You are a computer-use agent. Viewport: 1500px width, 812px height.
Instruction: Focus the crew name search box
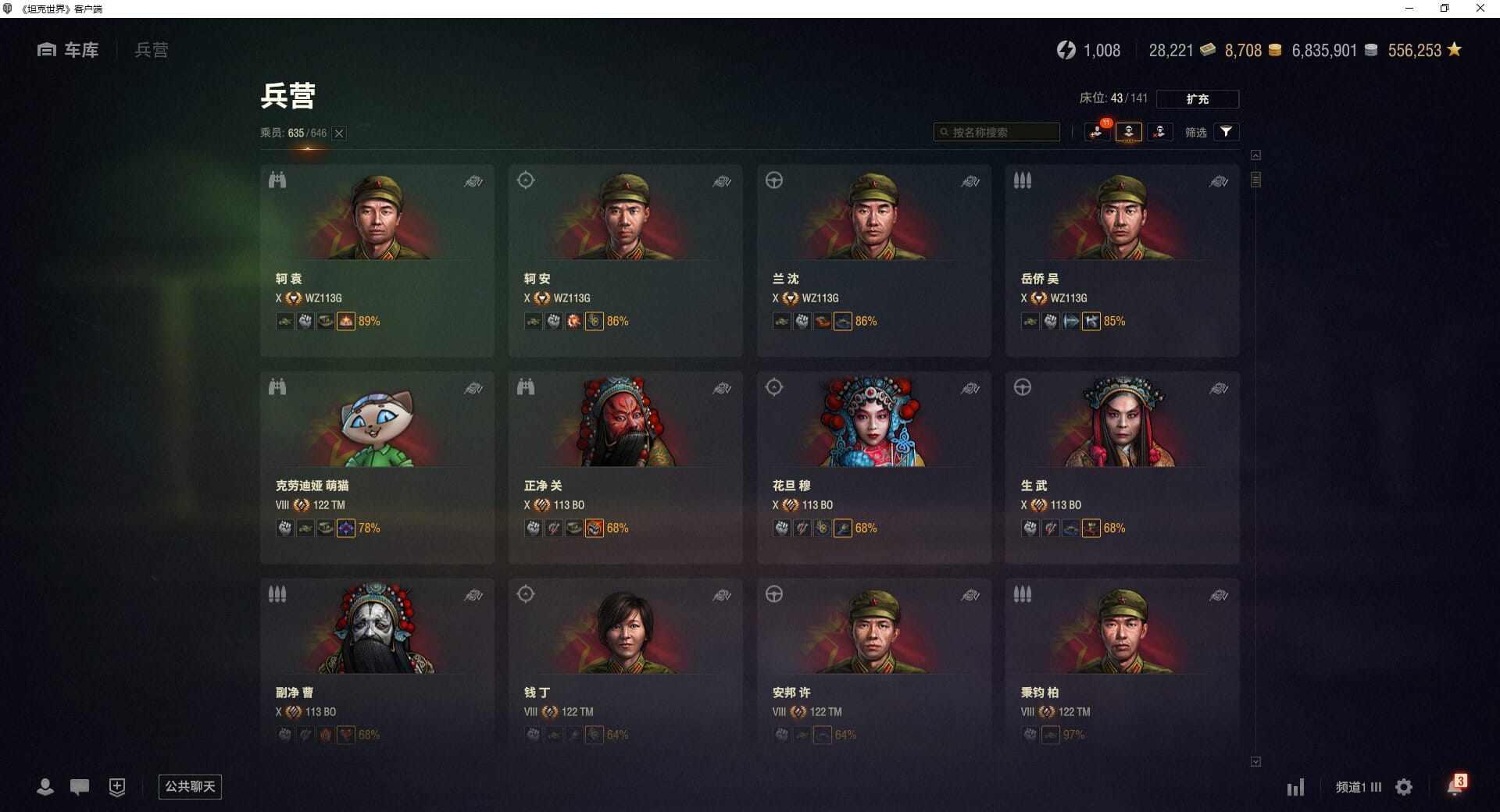click(x=998, y=133)
